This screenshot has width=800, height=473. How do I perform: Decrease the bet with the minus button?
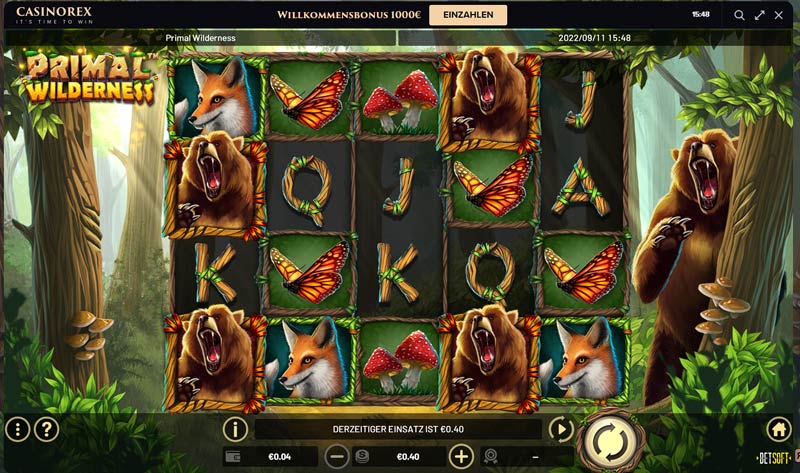coord(338,457)
